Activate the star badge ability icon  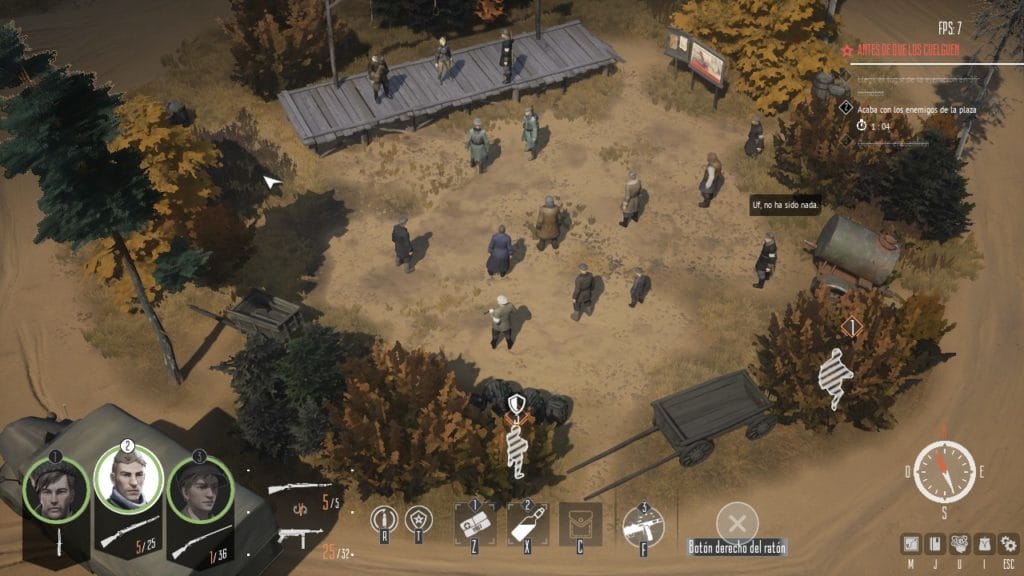416,521
